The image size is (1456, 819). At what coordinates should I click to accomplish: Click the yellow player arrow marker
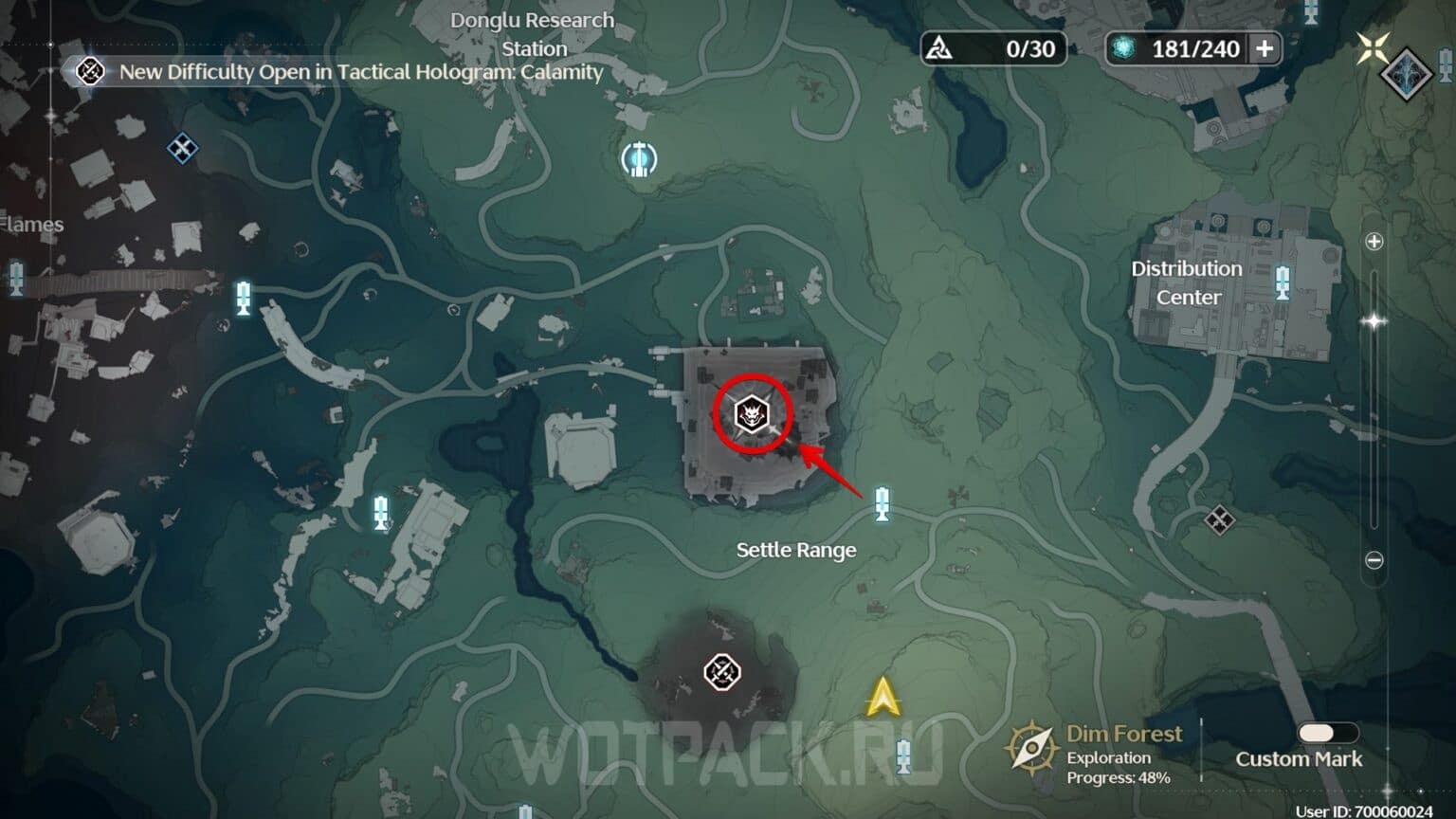click(883, 698)
